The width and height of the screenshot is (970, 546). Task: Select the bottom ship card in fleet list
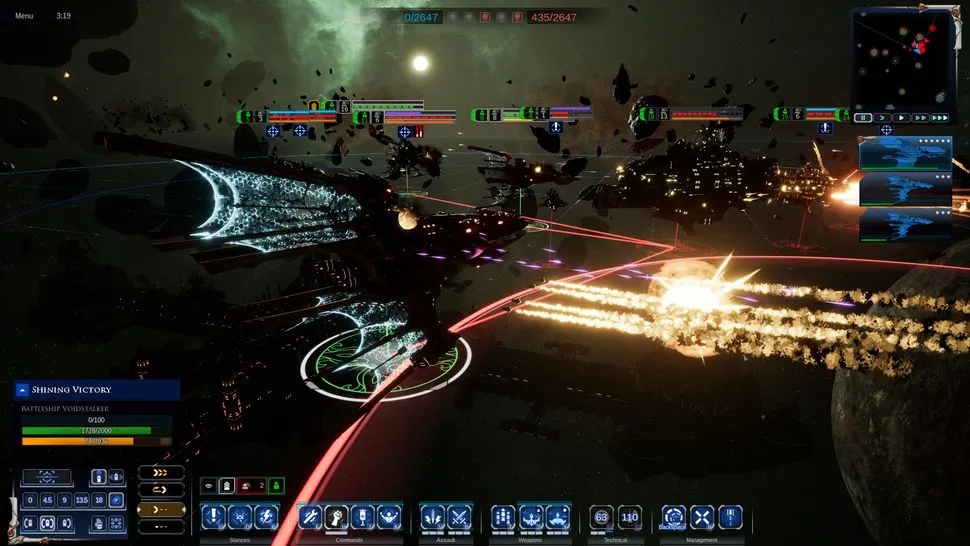(x=905, y=225)
